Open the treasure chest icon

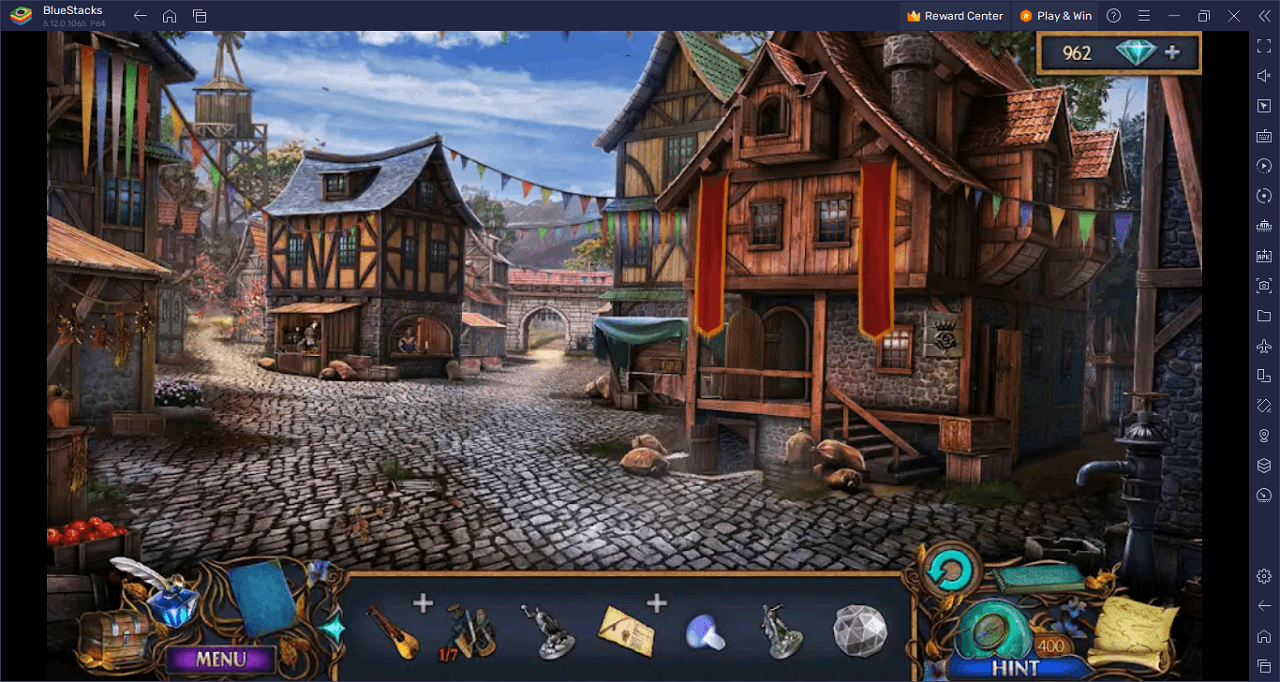coord(112,636)
